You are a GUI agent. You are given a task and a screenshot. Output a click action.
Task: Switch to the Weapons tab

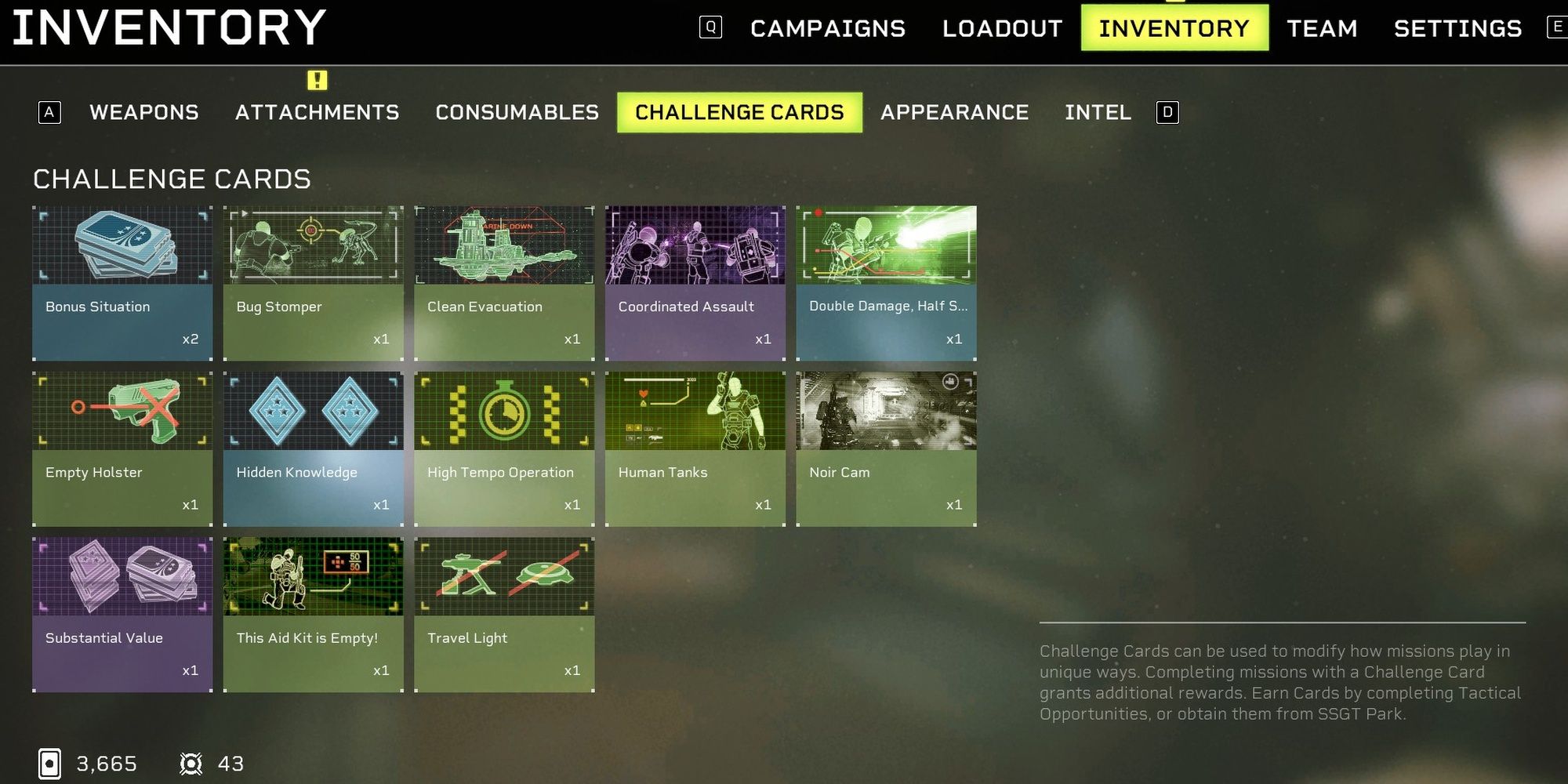pyautogui.click(x=145, y=112)
